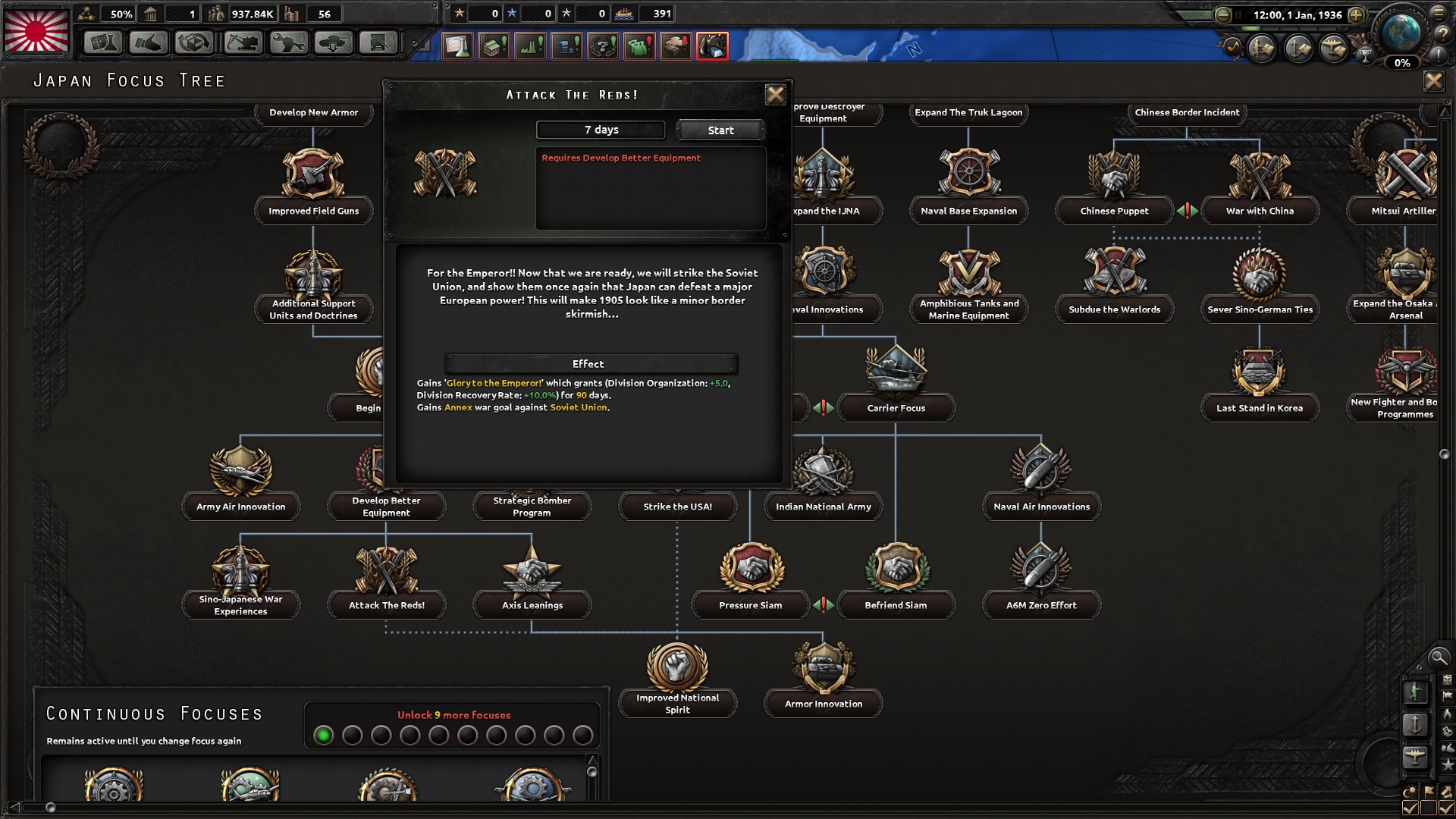Increase game speed with the plus control
The image size is (1456, 819).
(x=1356, y=15)
